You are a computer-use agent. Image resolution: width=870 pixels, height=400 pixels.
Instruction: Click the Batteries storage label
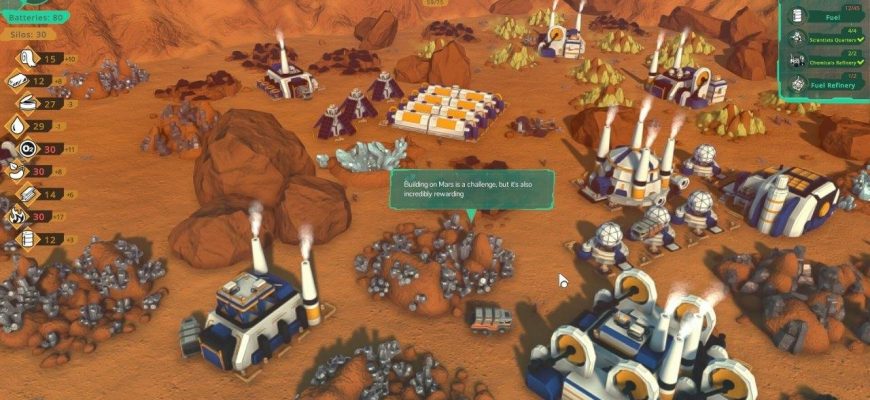pyautogui.click(x=33, y=17)
